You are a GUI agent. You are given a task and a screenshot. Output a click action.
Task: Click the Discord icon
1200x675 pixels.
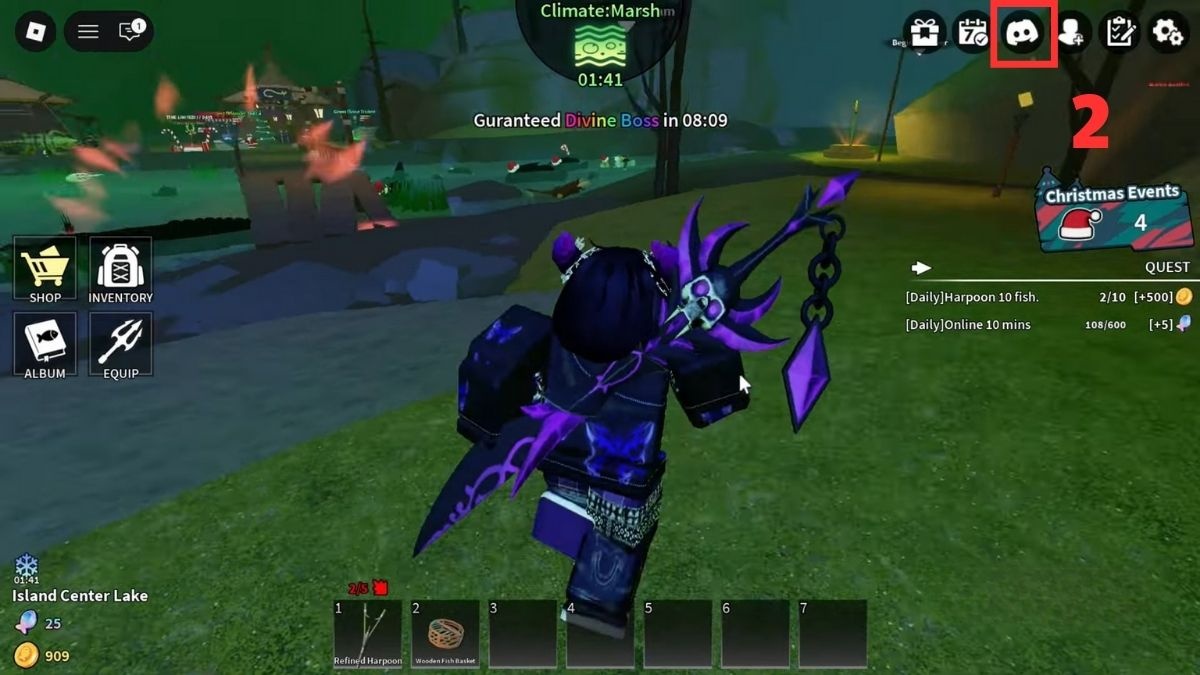coord(1023,33)
